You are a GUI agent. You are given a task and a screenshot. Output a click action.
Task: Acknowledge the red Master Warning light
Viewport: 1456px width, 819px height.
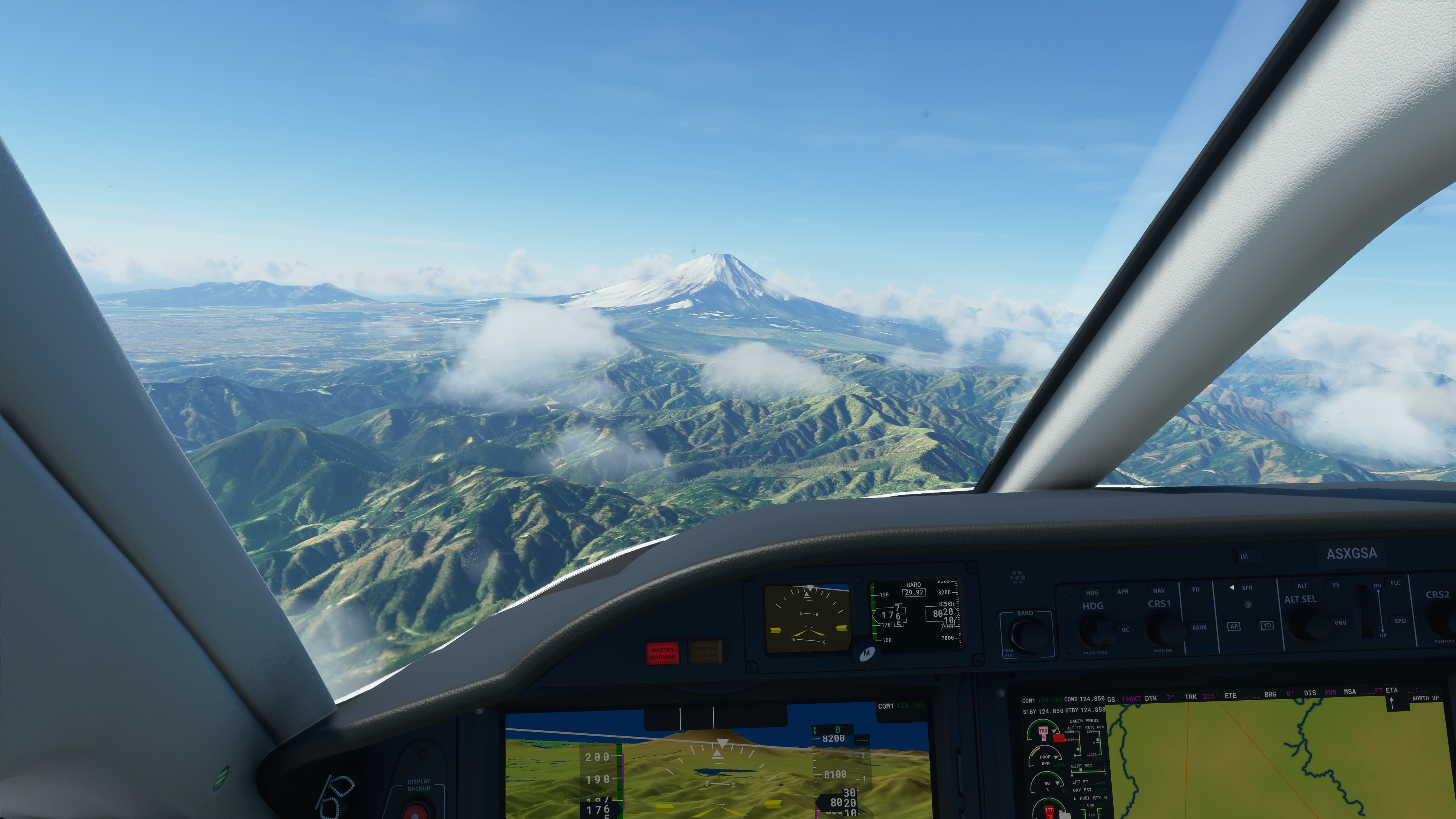[662, 653]
